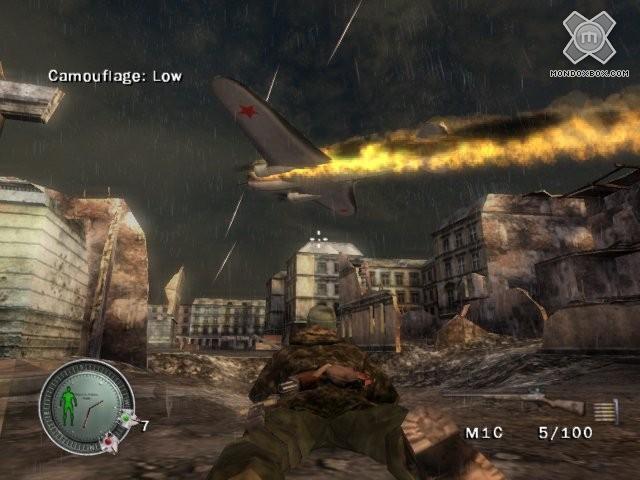Select the bullet clip icon beside the rifle
Image resolution: width=640 pixels, height=480 pixels.
[x=607, y=410]
